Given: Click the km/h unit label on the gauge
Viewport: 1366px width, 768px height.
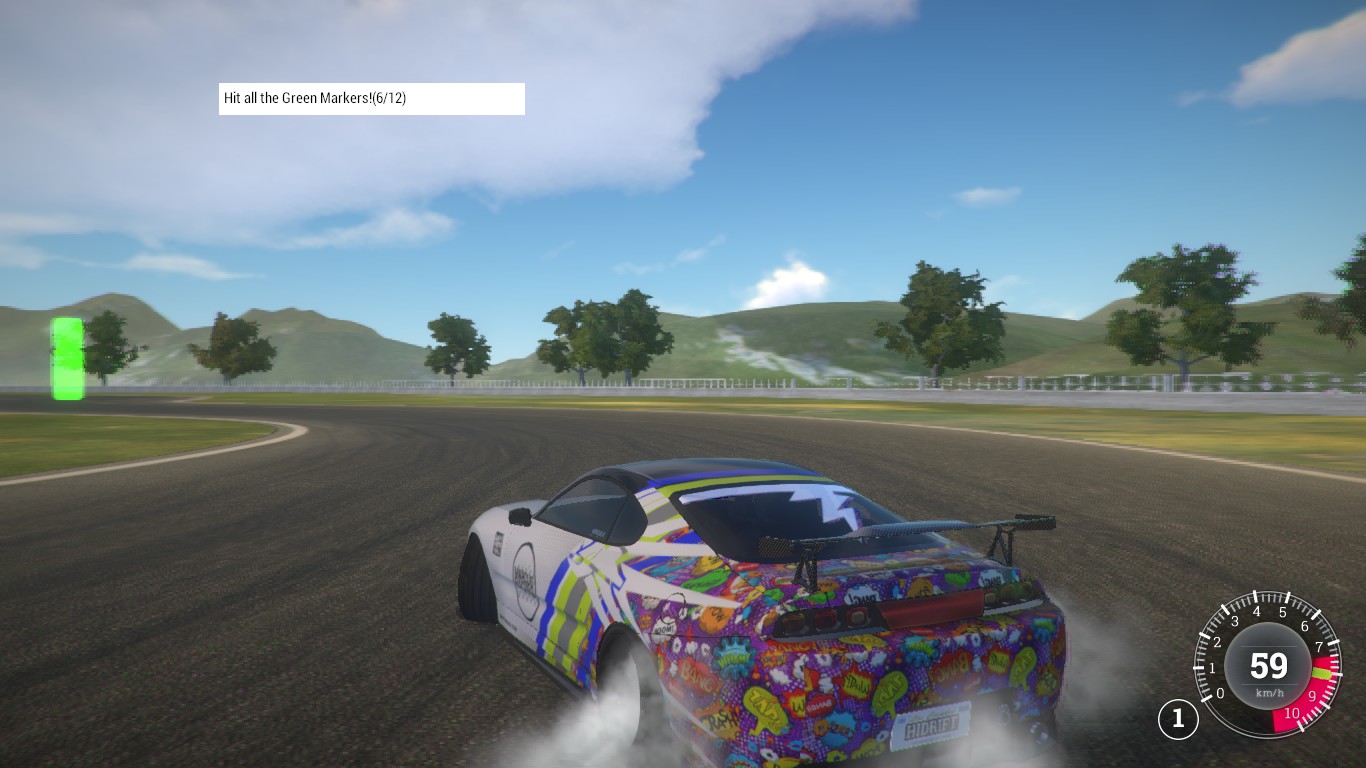Looking at the screenshot, I should tap(1270, 693).
